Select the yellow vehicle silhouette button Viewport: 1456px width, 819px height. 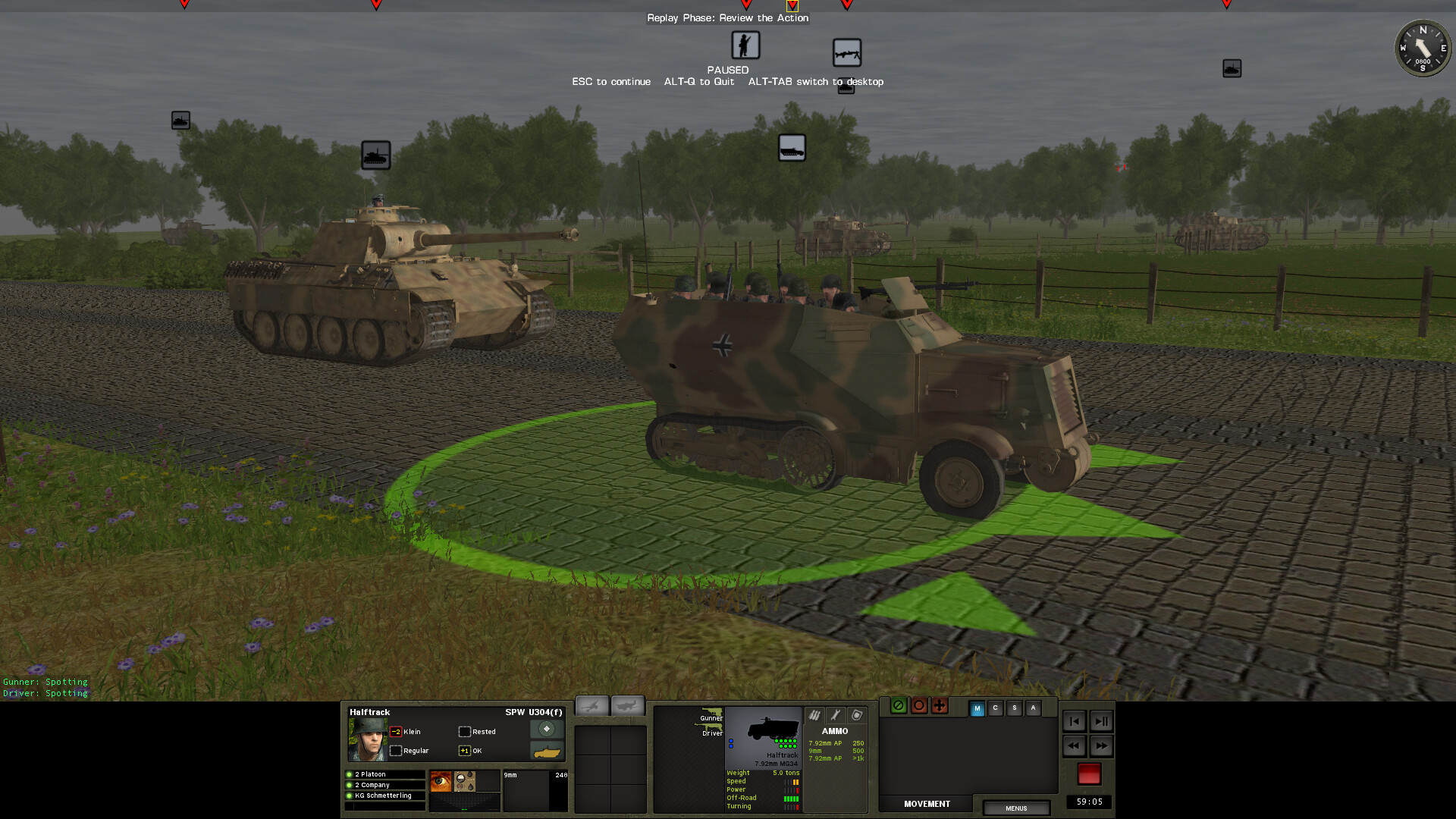[x=548, y=752]
